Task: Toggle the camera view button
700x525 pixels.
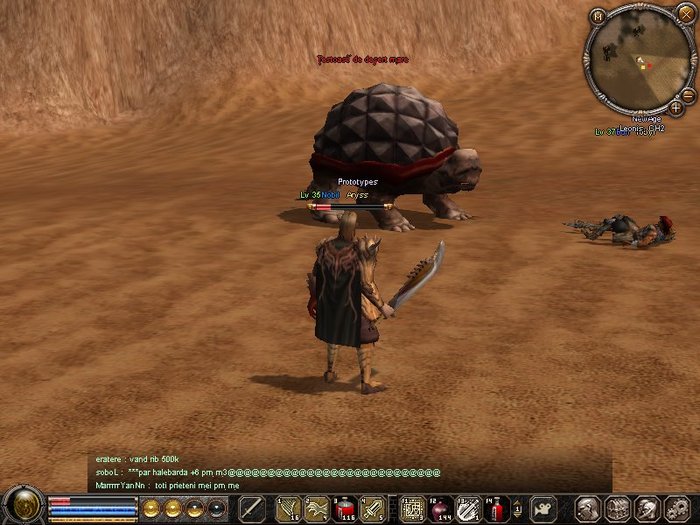Action: pyautogui.click(x=543, y=508)
